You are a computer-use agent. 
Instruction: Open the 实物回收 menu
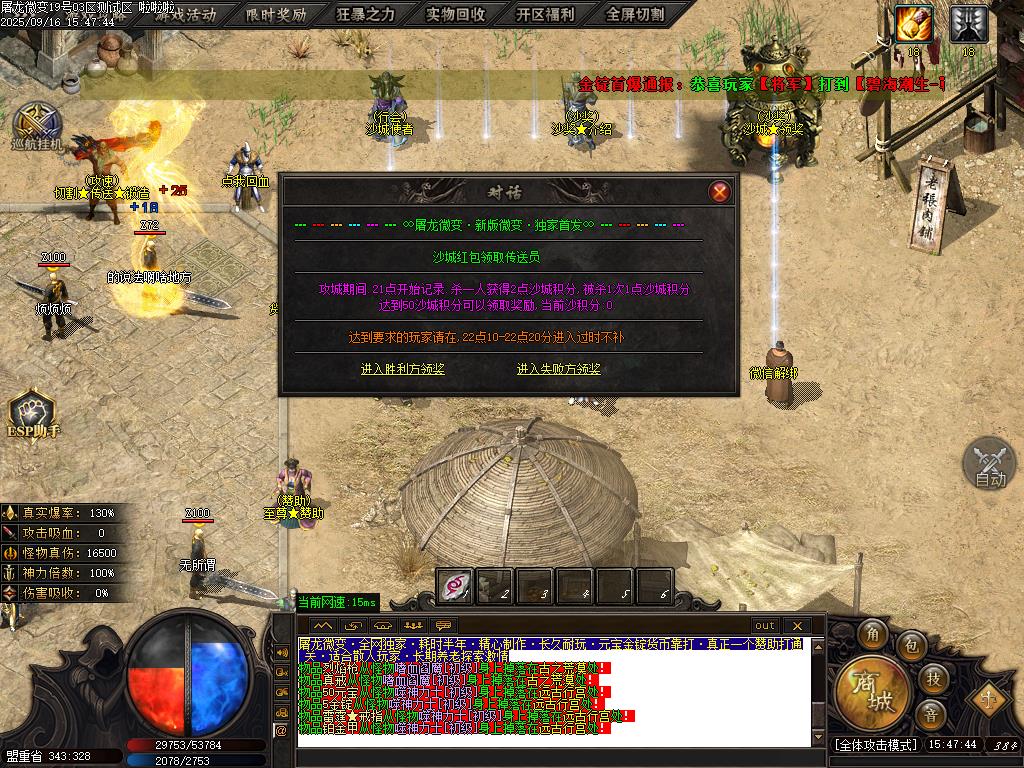pos(456,14)
